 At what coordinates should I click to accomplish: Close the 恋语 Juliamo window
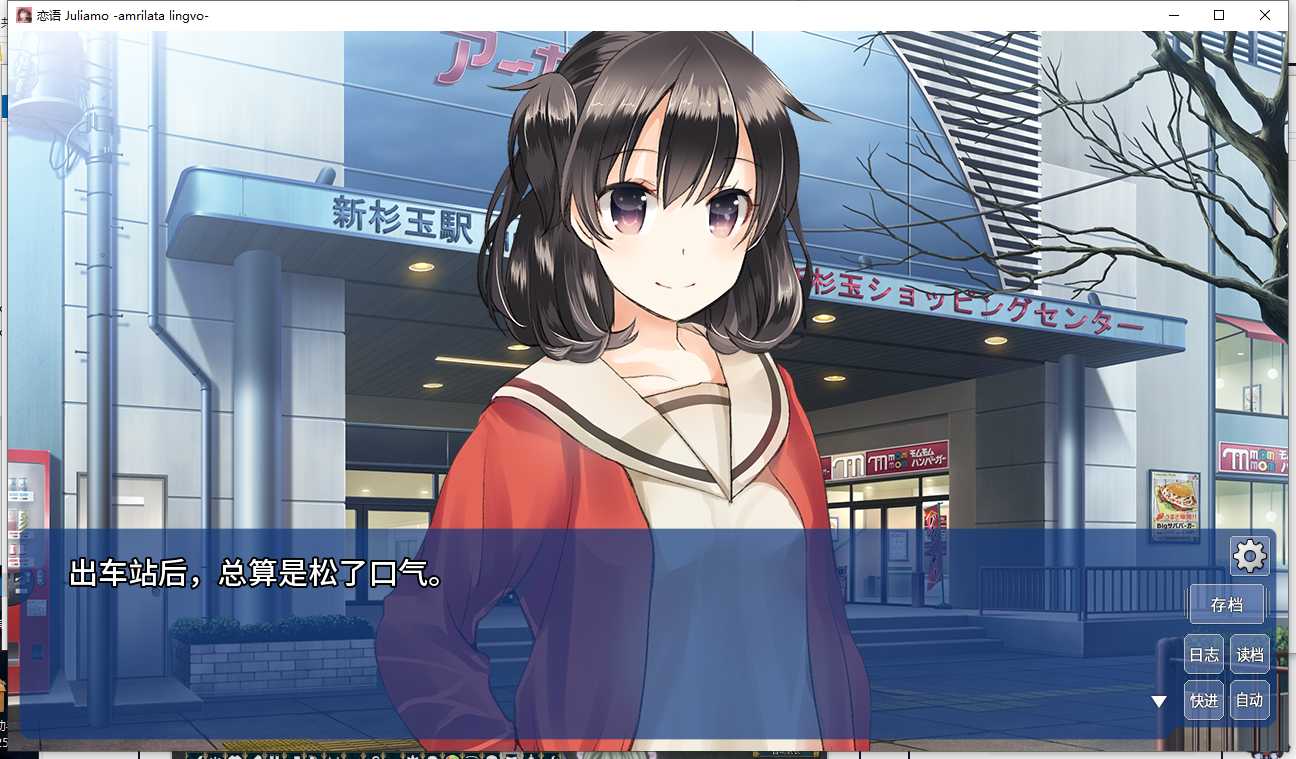(1264, 15)
